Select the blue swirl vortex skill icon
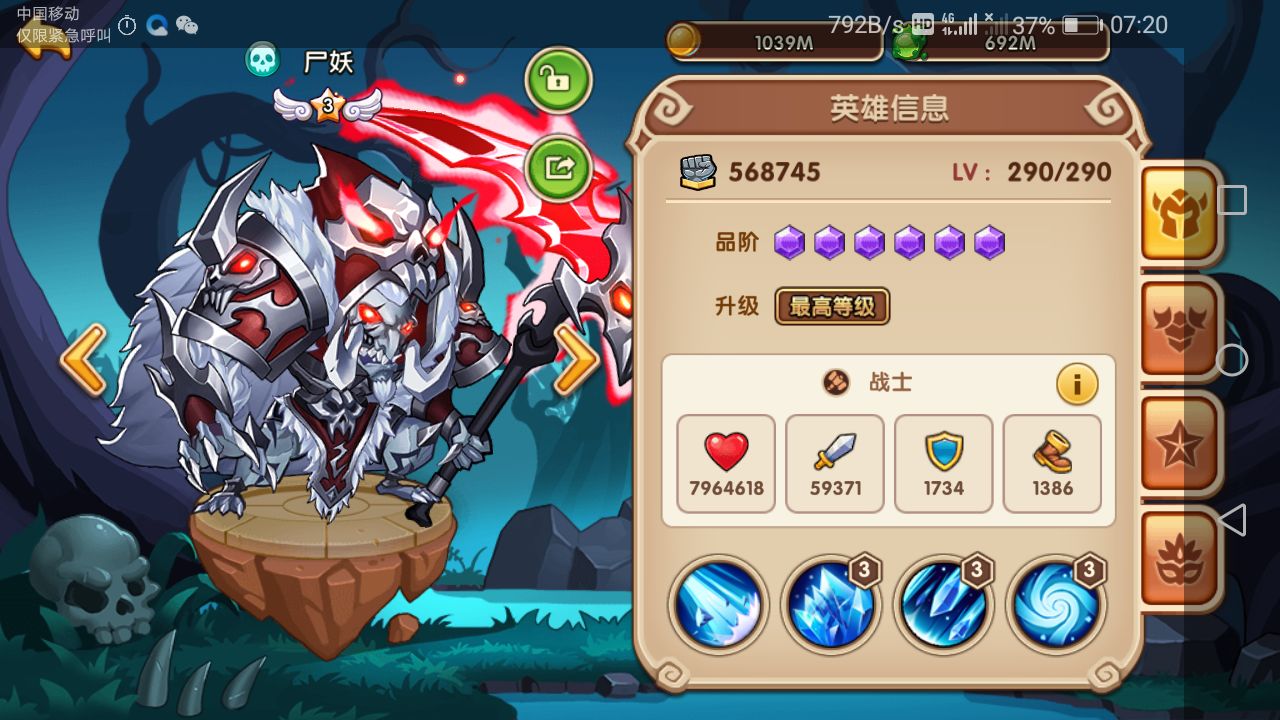Image resolution: width=1280 pixels, height=720 pixels. coord(1056,605)
